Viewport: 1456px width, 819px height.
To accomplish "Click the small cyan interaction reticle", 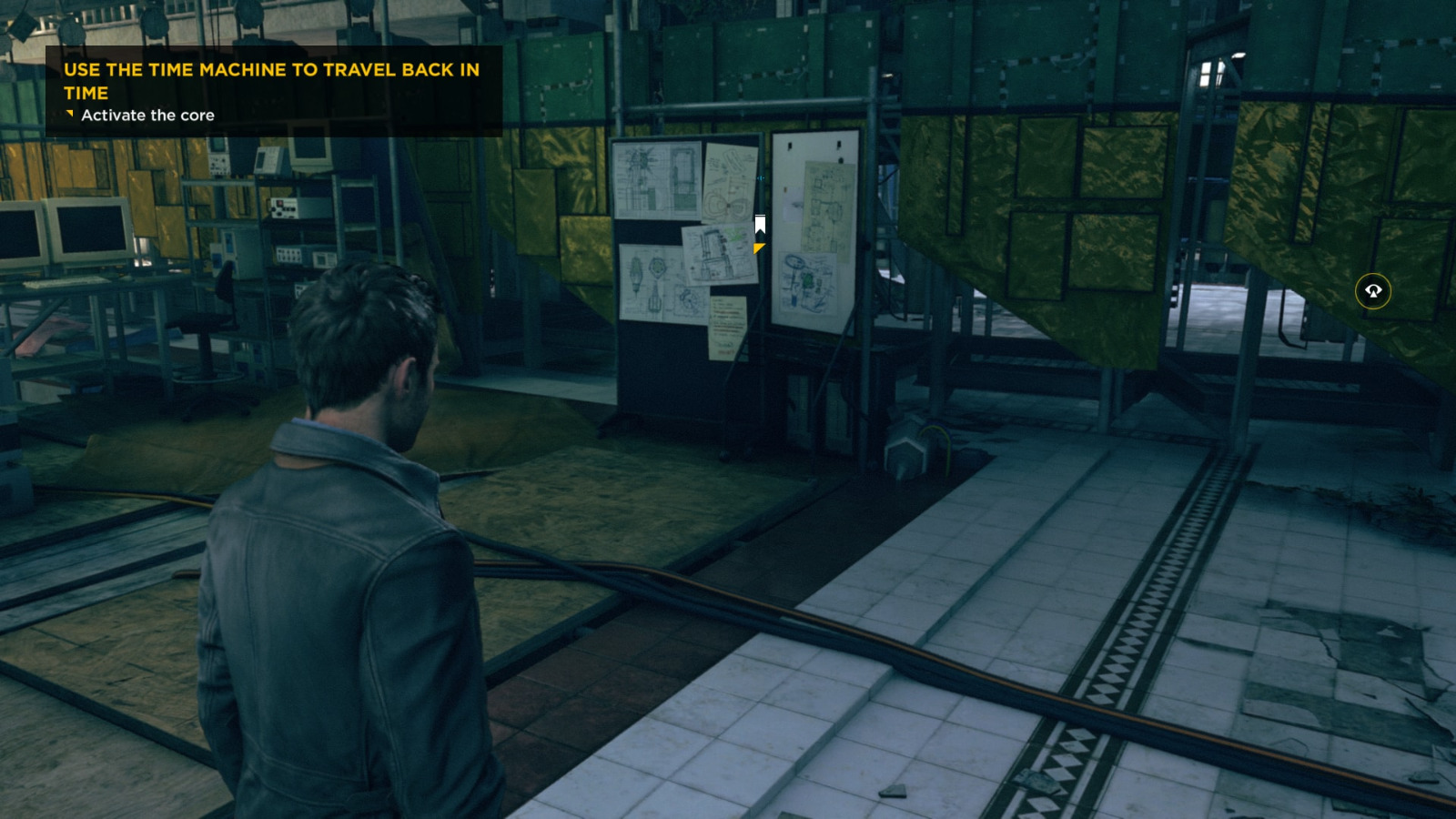I will click(x=761, y=177).
